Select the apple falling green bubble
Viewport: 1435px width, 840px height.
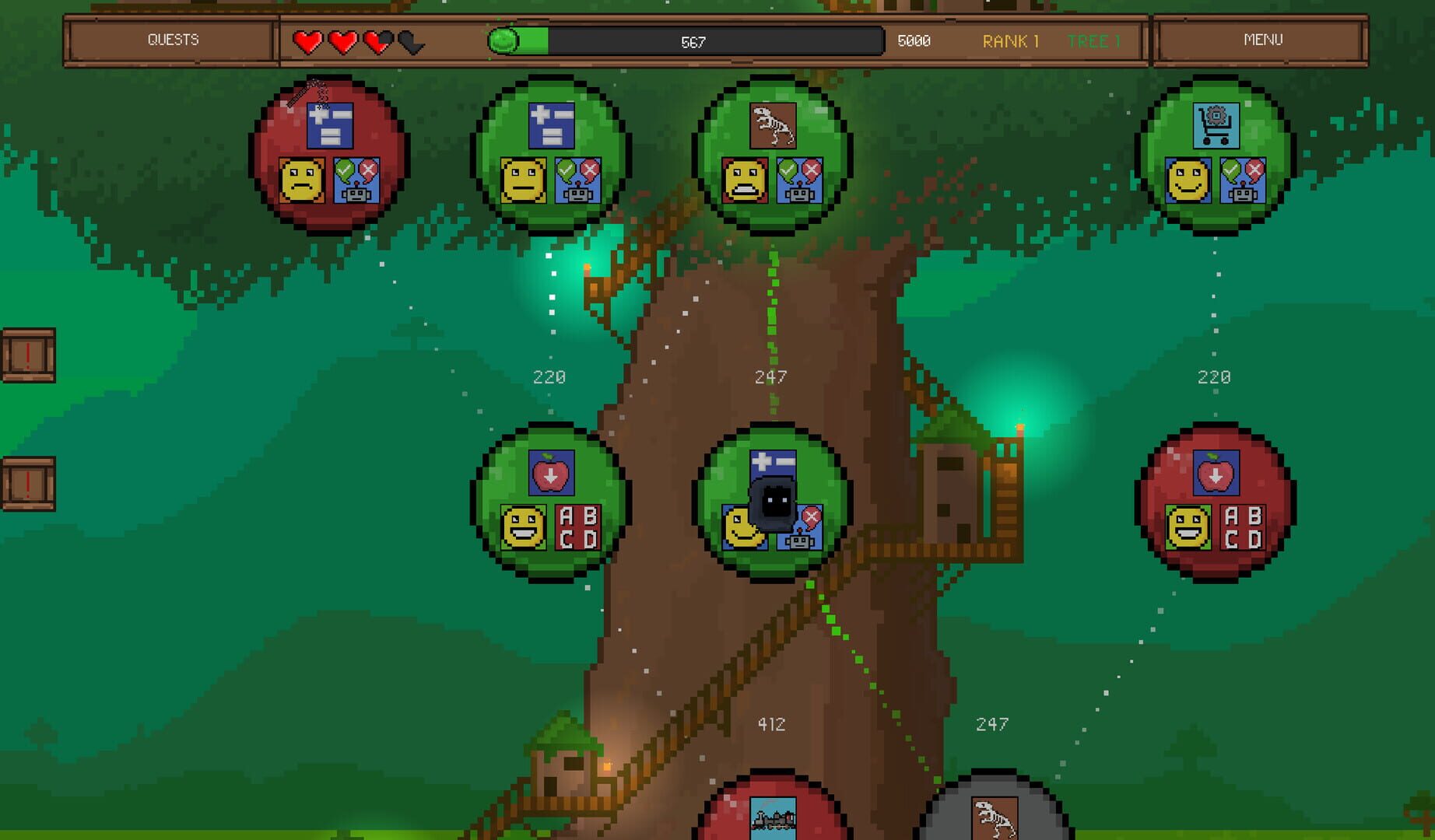[x=553, y=502]
